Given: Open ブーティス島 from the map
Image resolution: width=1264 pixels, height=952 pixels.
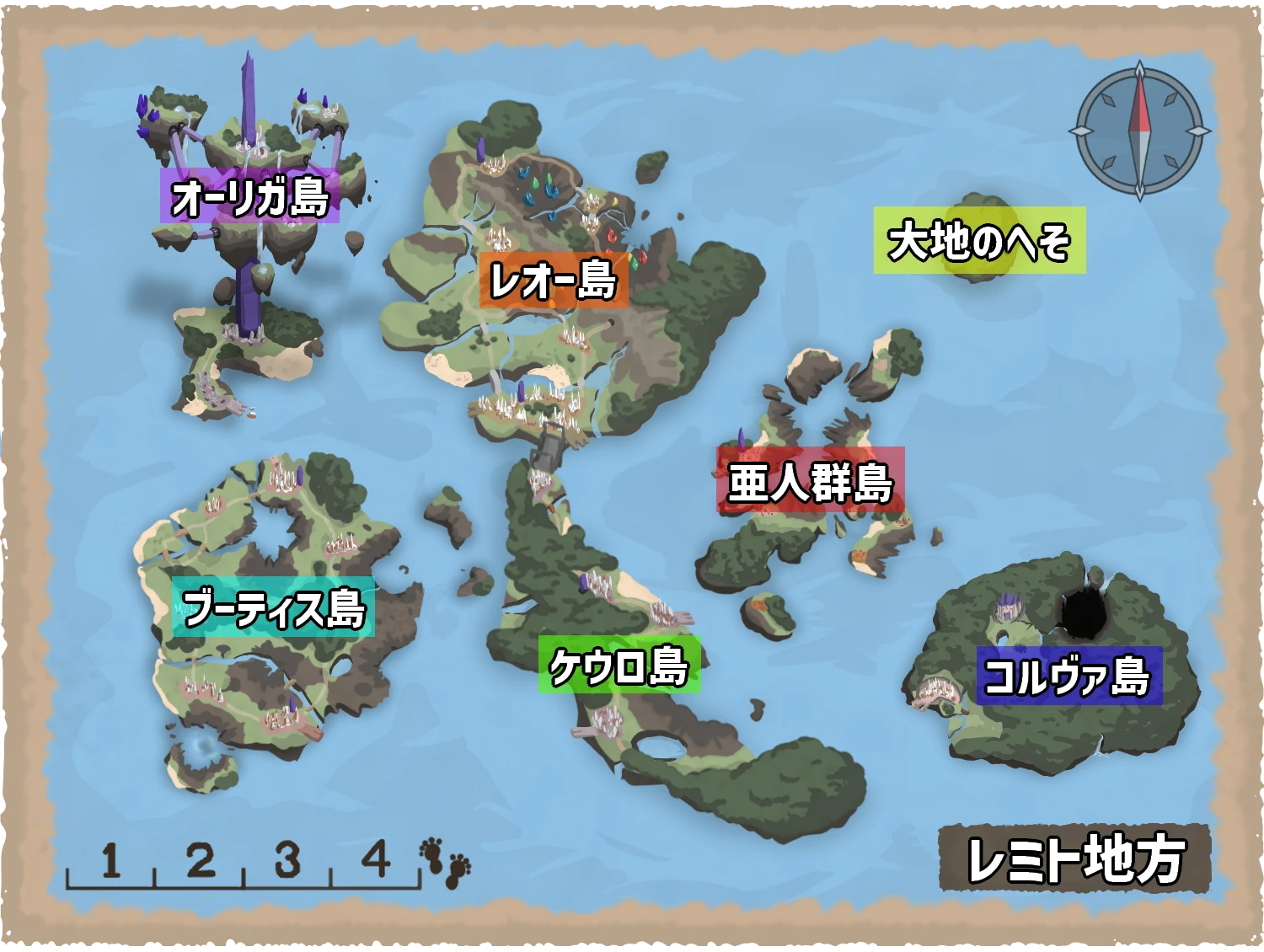Looking at the screenshot, I should [x=274, y=607].
